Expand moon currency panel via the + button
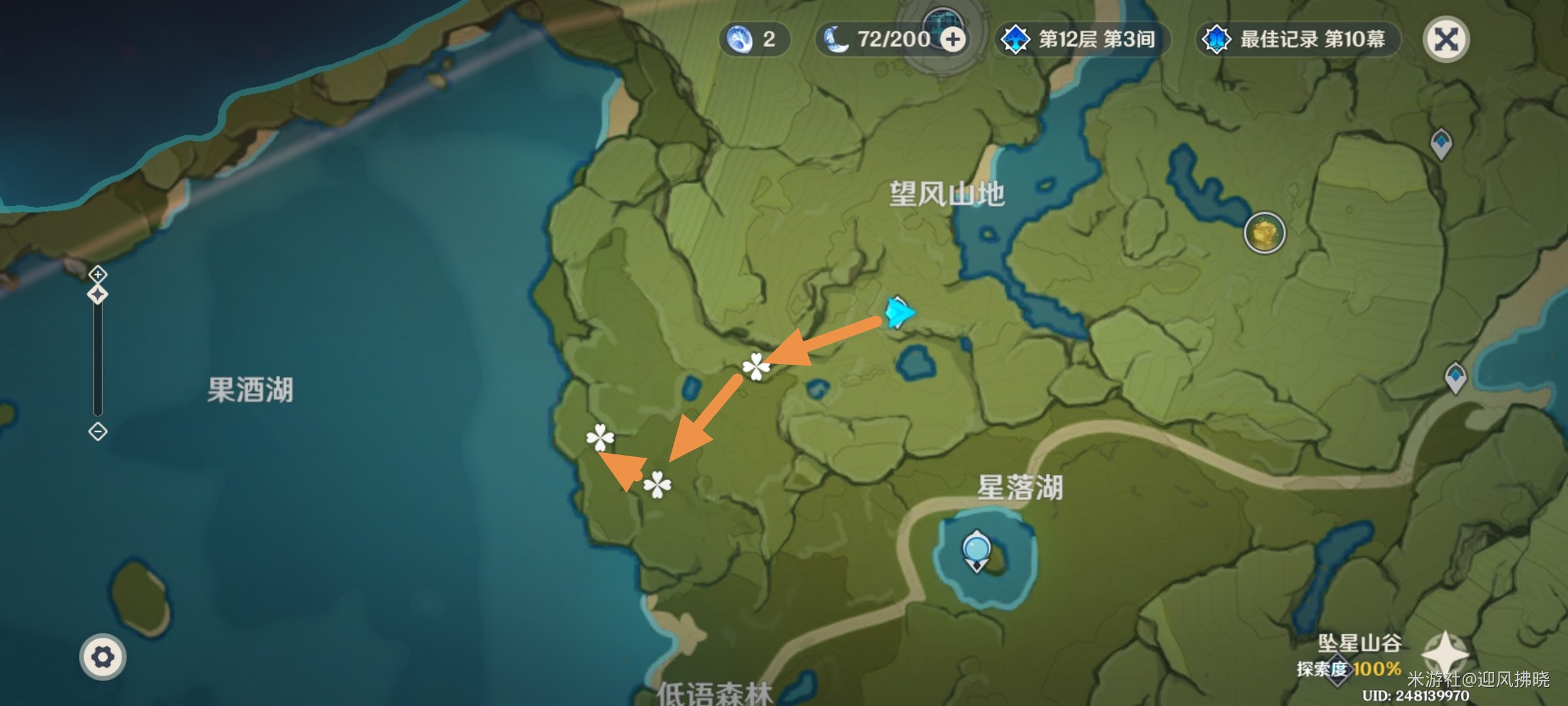1568x706 pixels. coord(955,39)
